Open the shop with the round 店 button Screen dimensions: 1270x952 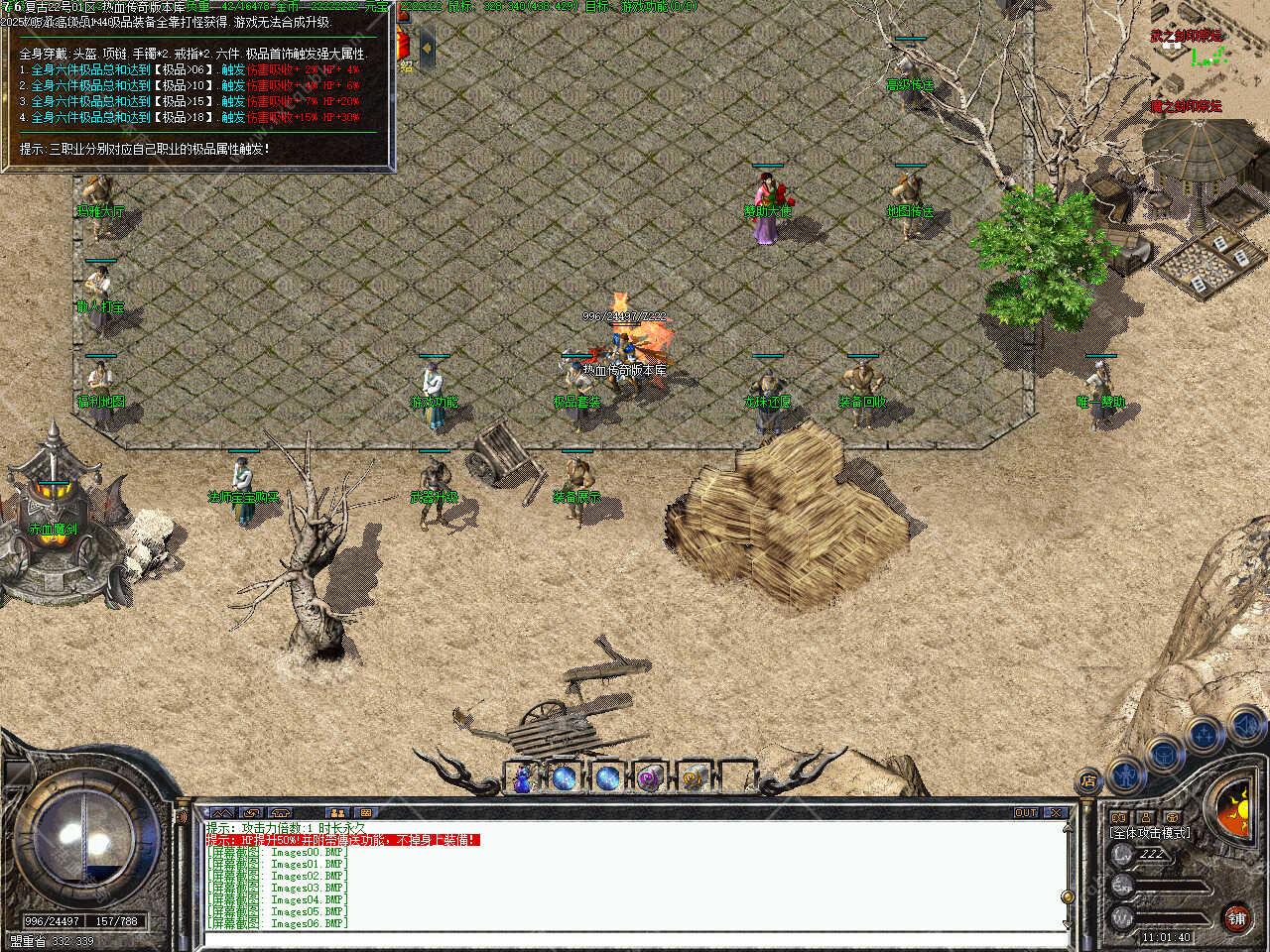[1089, 779]
